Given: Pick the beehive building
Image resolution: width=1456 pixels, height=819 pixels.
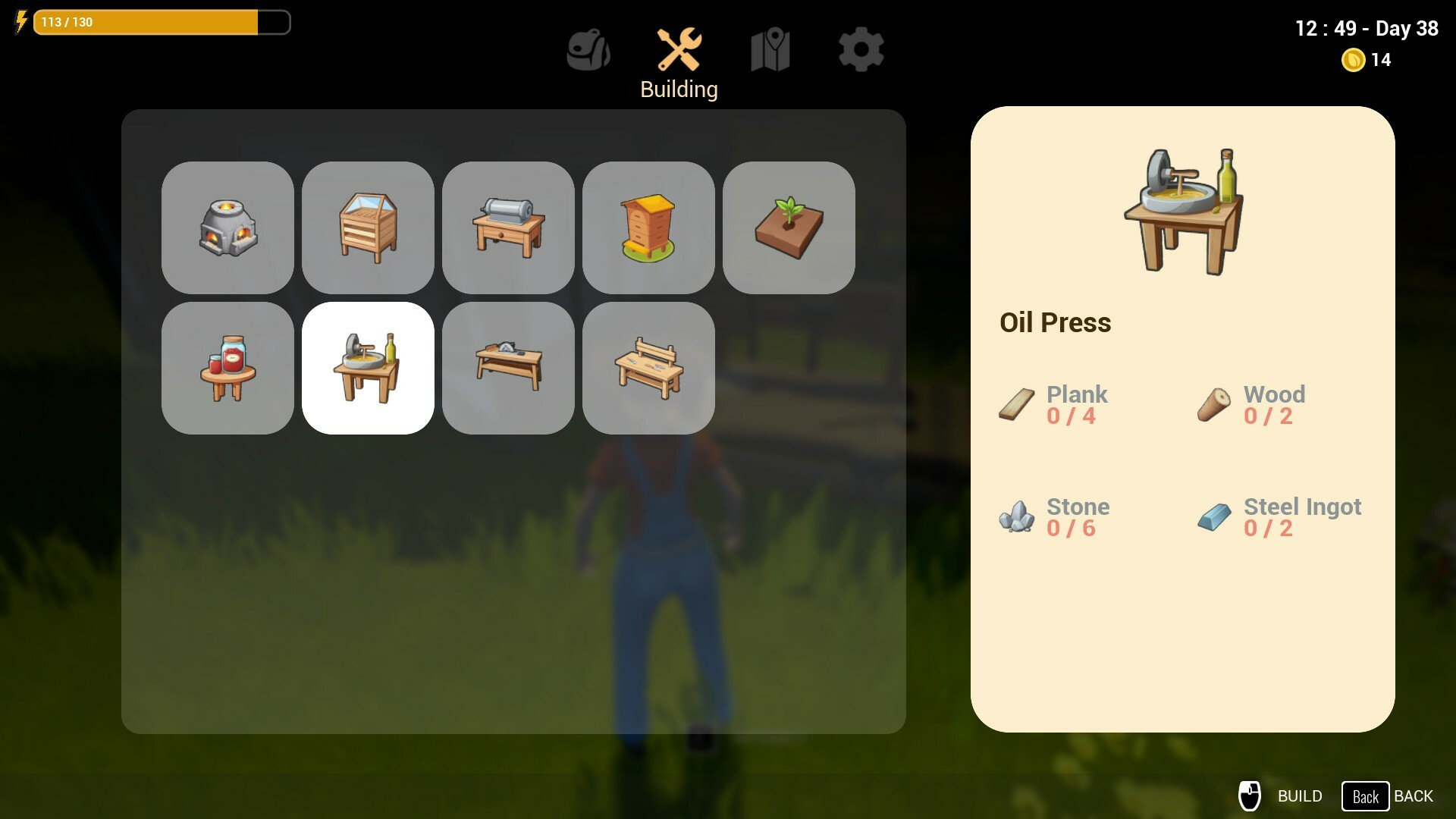Looking at the screenshot, I should click(x=648, y=227).
